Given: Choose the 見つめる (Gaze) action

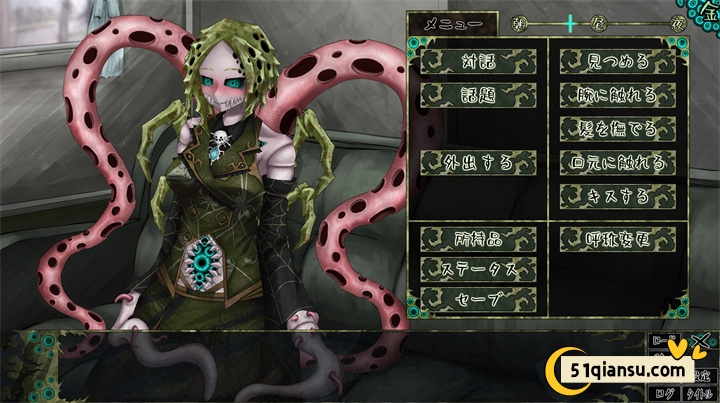Looking at the screenshot, I should coord(617,62).
